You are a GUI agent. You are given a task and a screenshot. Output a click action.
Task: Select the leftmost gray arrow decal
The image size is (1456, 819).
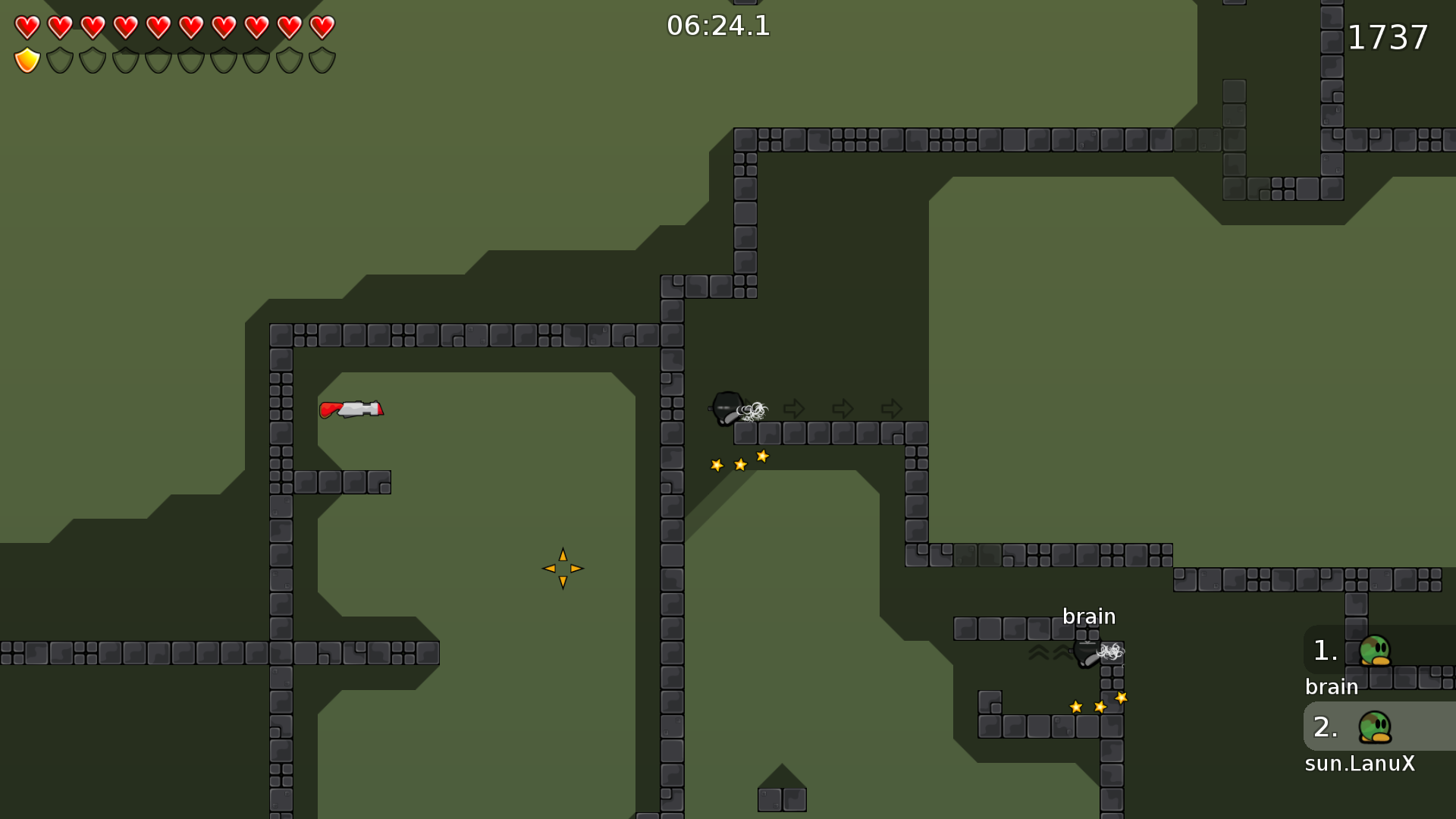(x=794, y=409)
